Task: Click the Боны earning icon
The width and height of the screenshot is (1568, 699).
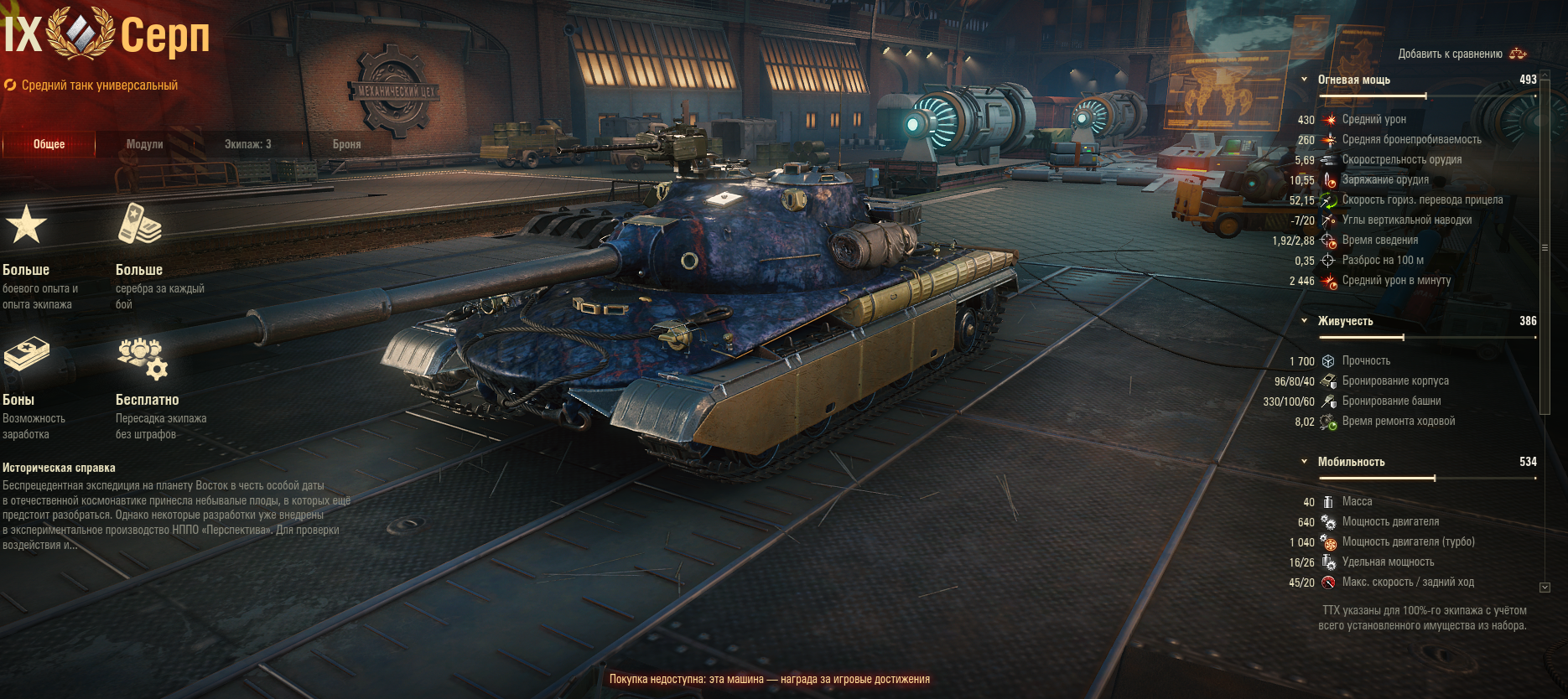Action: point(26,355)
